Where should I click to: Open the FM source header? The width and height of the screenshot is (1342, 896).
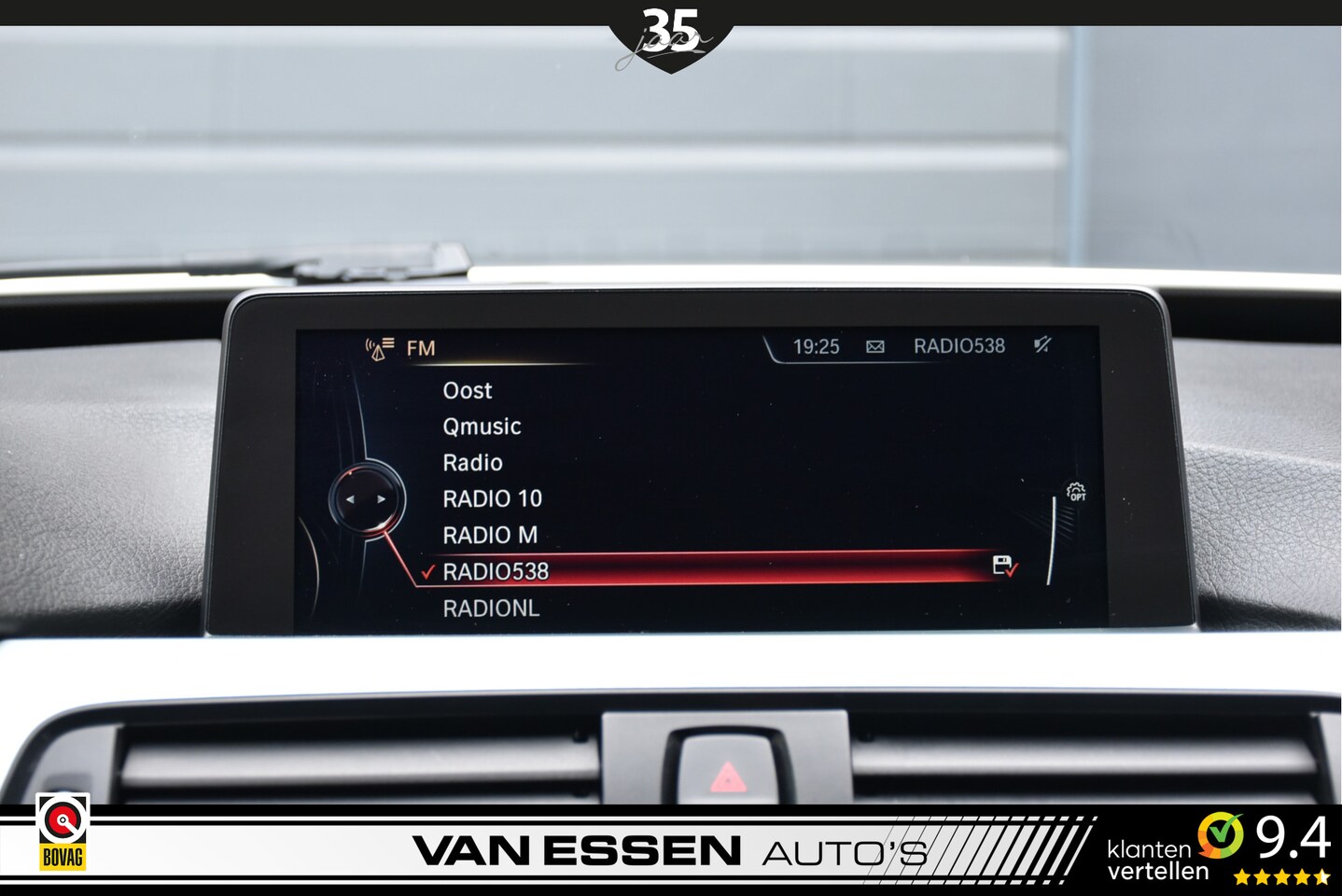tap(420, 348)
